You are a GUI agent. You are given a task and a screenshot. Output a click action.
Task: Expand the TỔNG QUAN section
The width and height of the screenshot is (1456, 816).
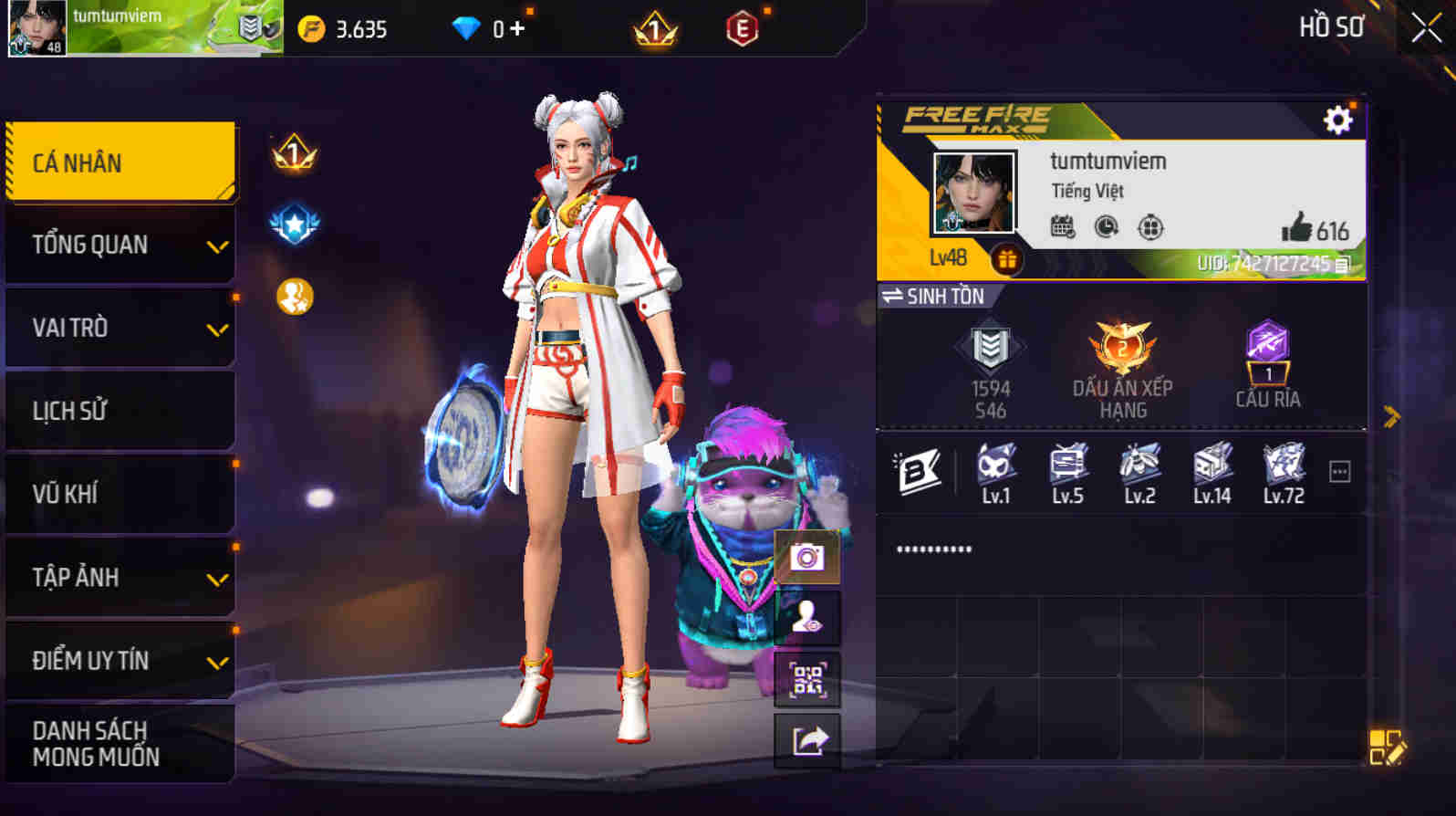pos(120,245)
